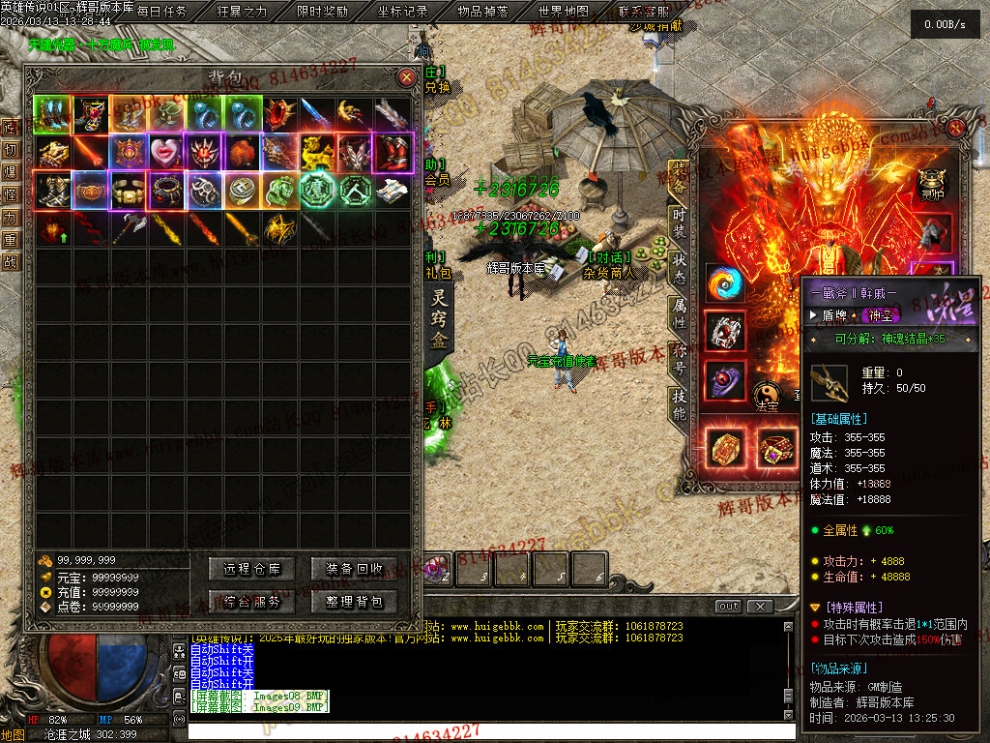The image size is (990, 743).
Task: Open the 世界地图 world map
Action: (x=564, y=12)
